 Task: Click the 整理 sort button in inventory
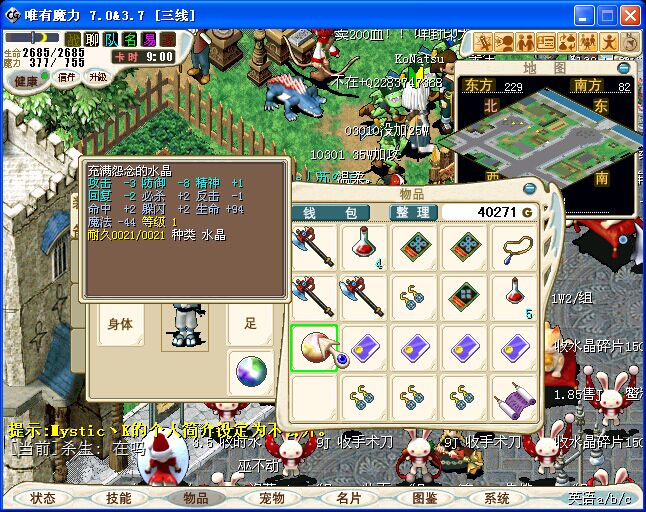click(x=411, y=212)
